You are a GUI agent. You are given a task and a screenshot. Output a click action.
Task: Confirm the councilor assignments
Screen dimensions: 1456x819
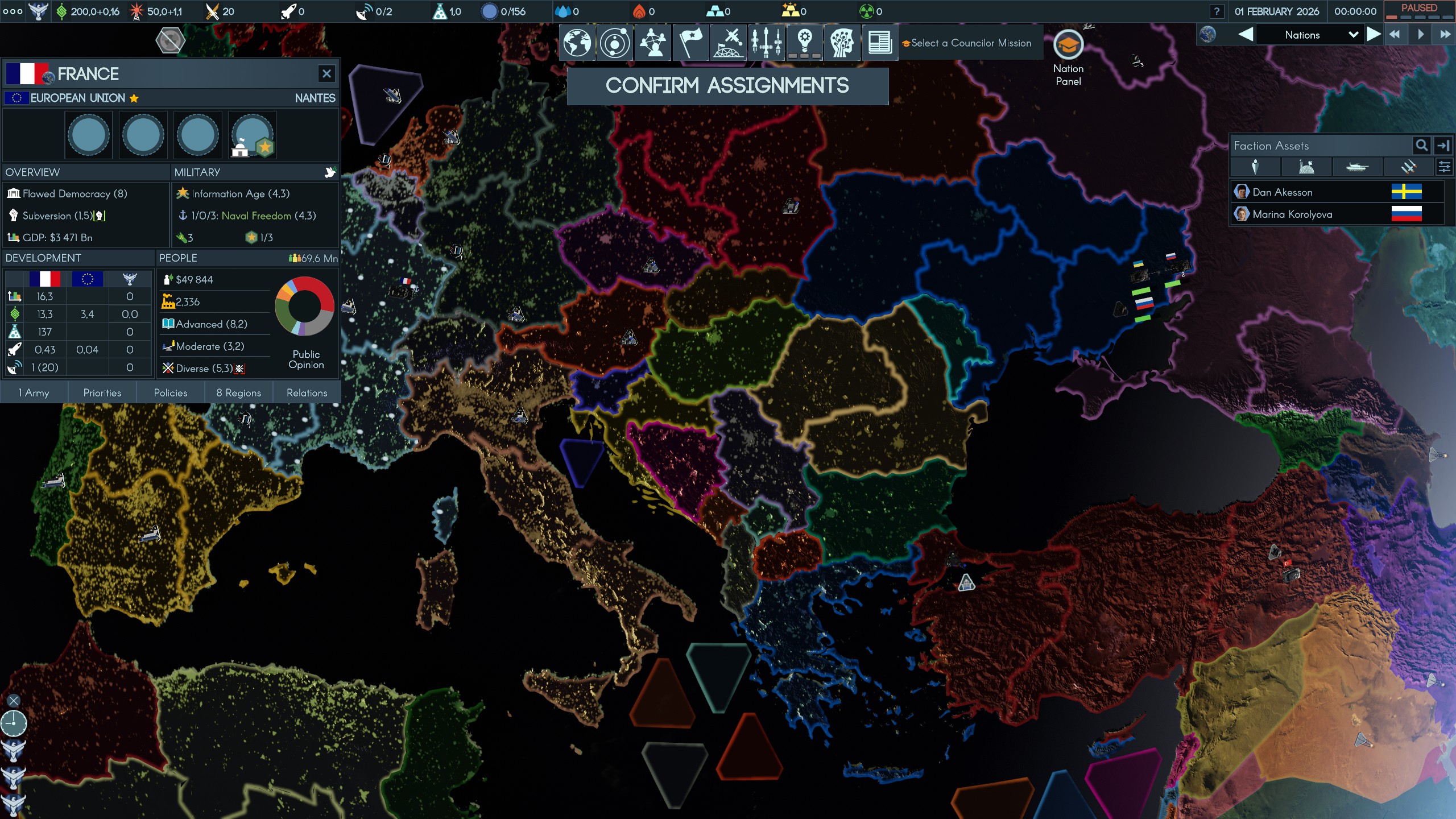pyautogui.click(x=727, y=86)
